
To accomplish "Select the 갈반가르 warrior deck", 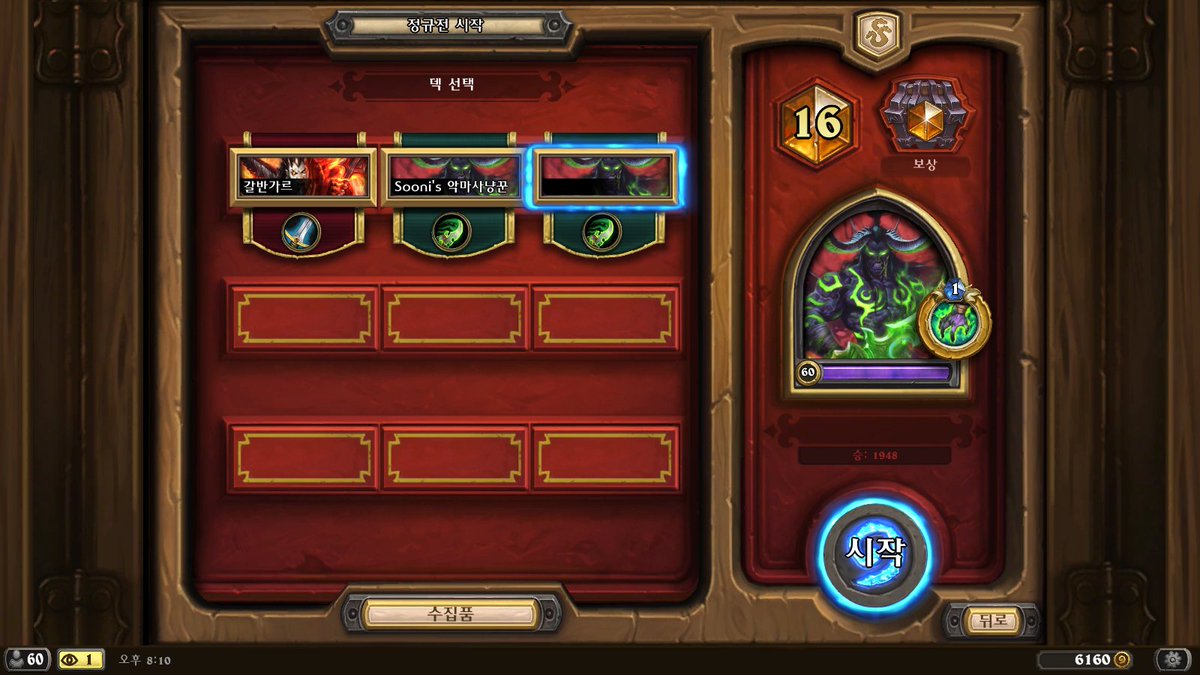I will [x=303, y=178].
